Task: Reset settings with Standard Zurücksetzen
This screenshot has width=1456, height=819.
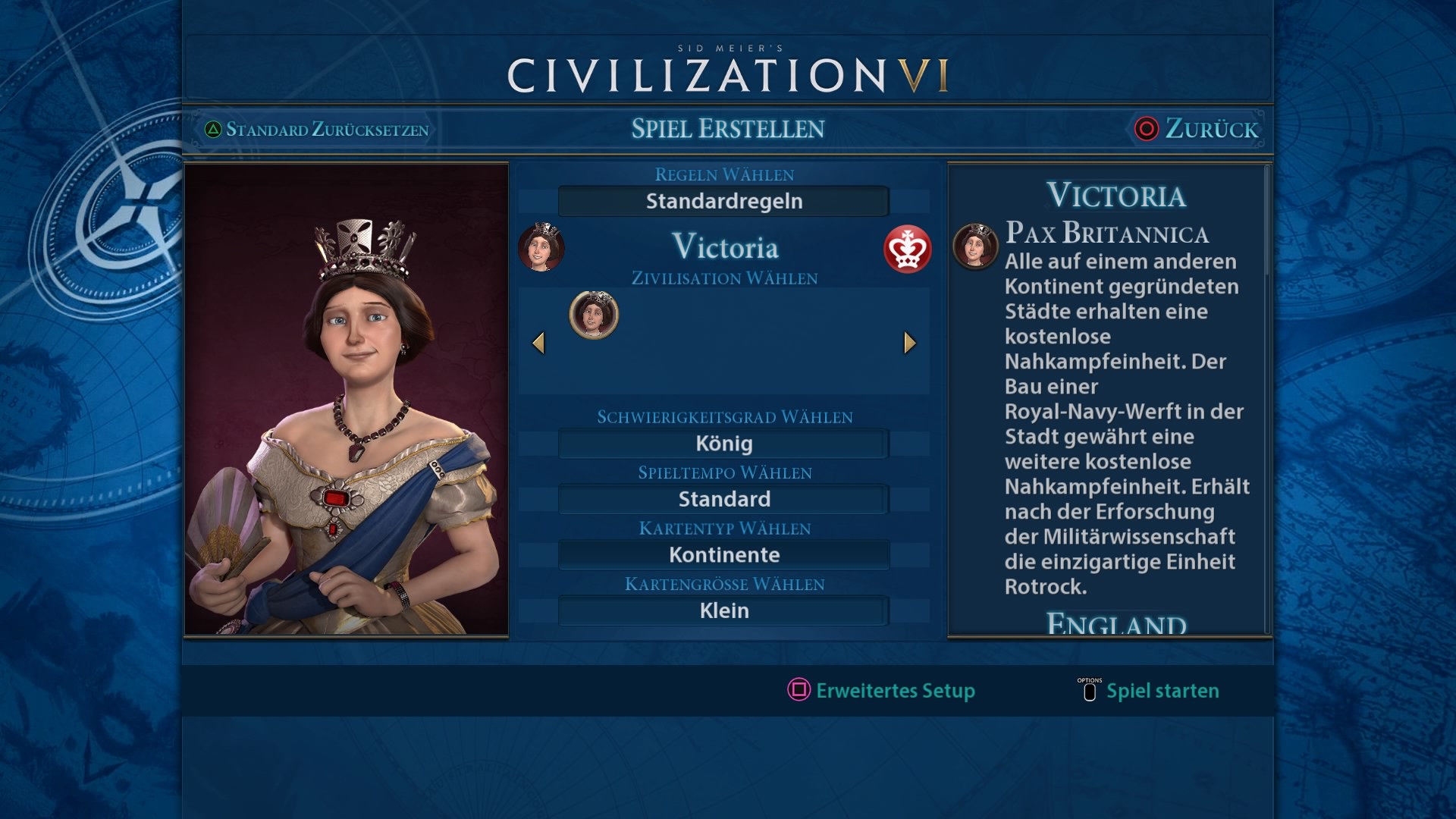Action: pos(317,130)
